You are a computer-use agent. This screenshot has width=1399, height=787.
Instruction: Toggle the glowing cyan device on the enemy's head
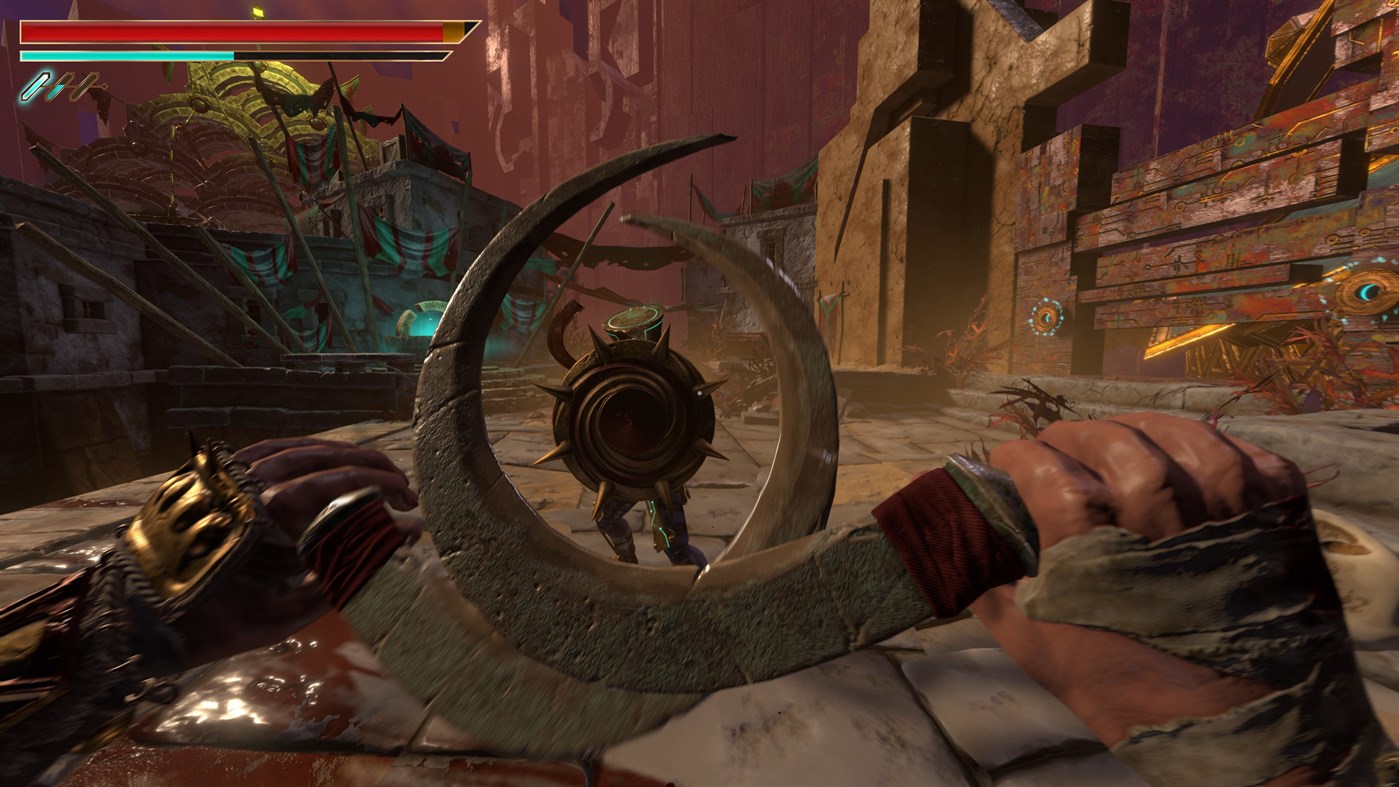[x=632, y=318]
